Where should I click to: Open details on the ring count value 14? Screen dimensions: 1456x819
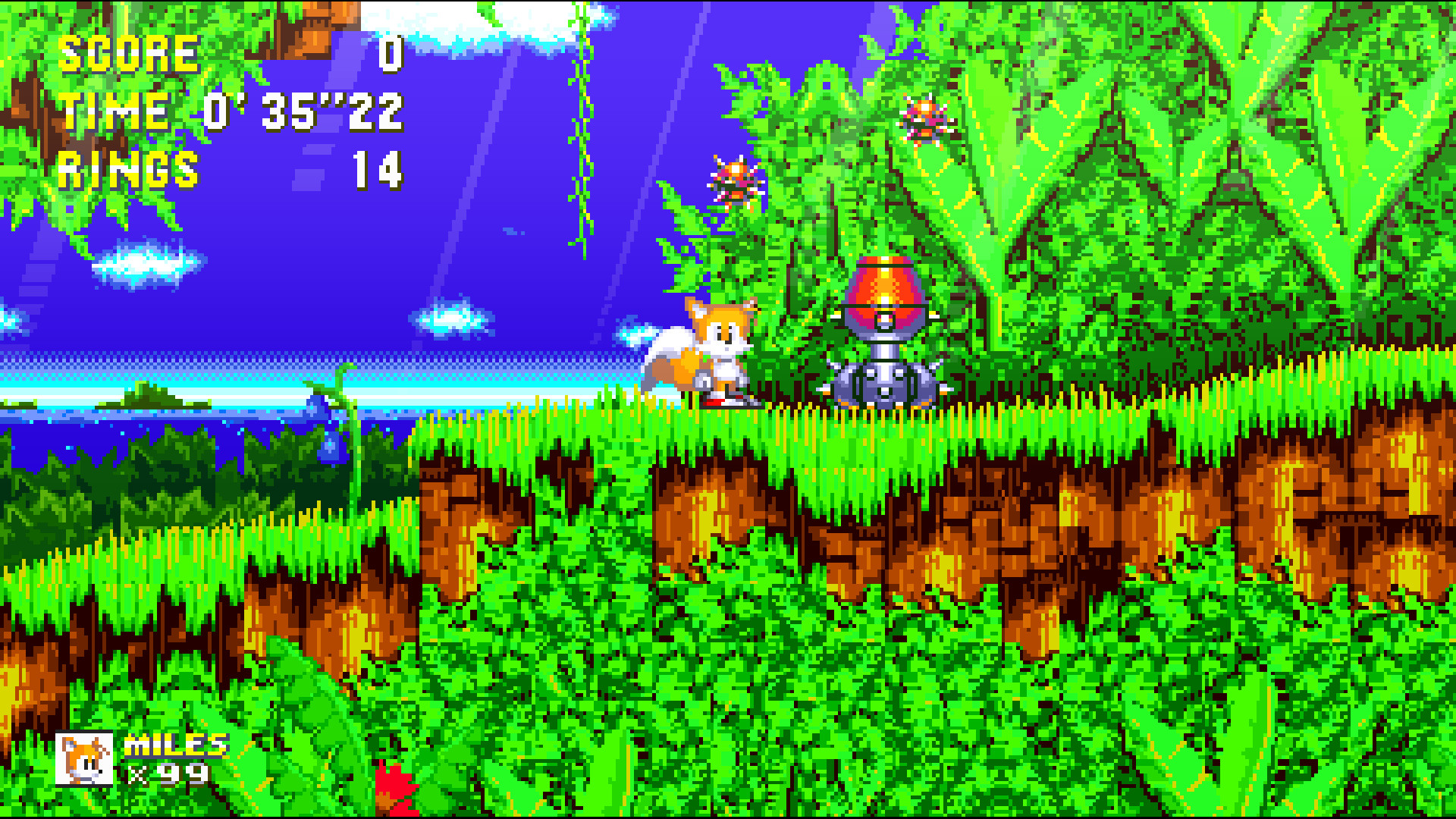coord(379,171)
